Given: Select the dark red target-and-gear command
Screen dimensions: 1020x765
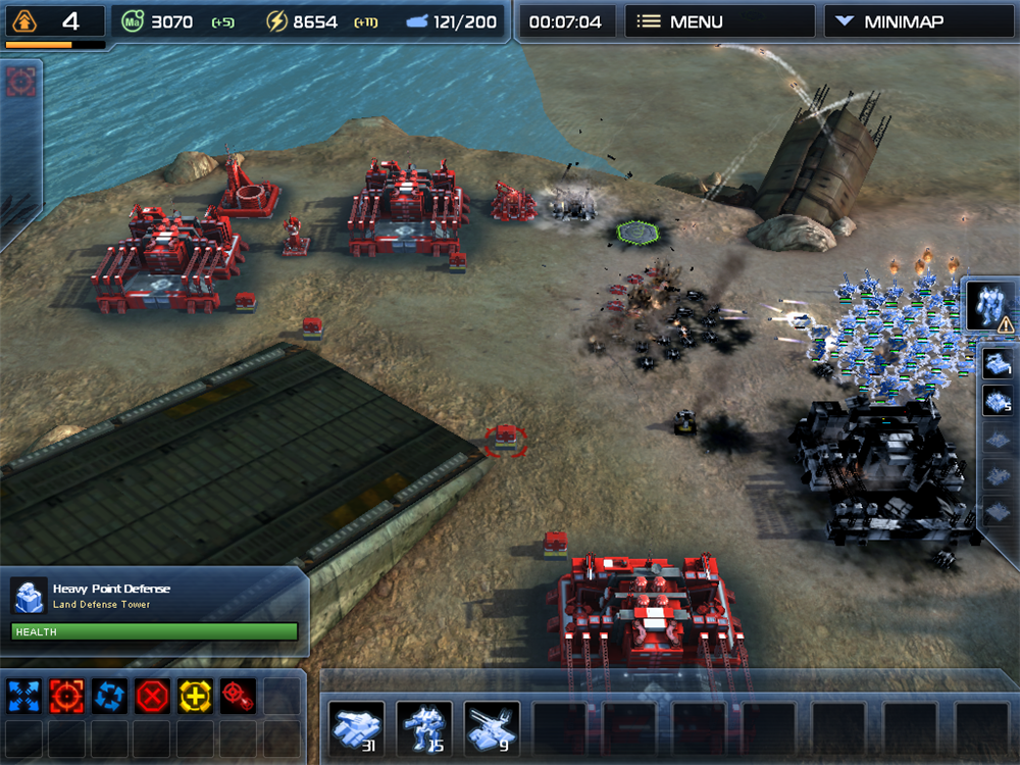Looking at the screenshot, I should click(238, 695).
